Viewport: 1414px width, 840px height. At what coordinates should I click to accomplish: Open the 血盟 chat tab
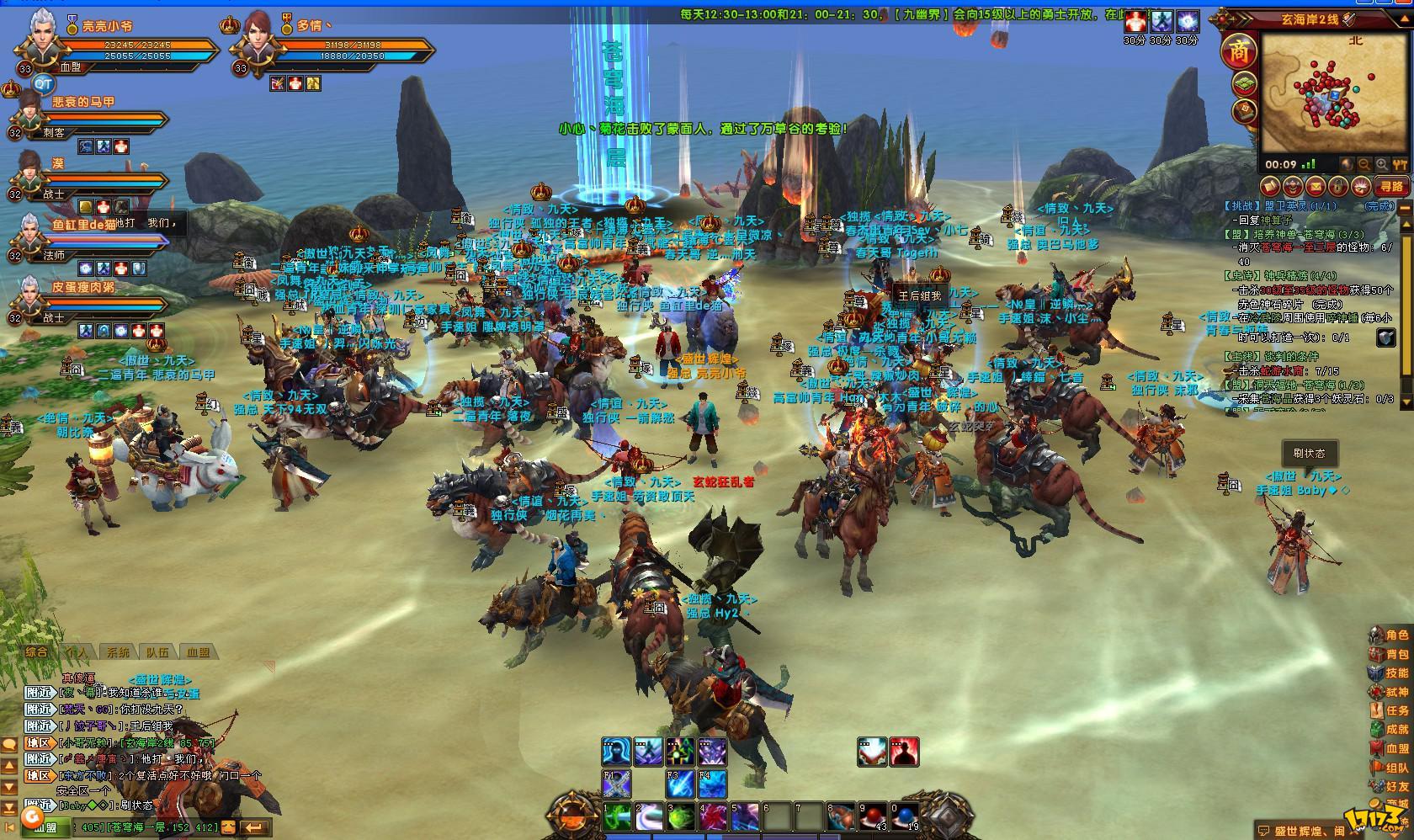click(199, 652)
